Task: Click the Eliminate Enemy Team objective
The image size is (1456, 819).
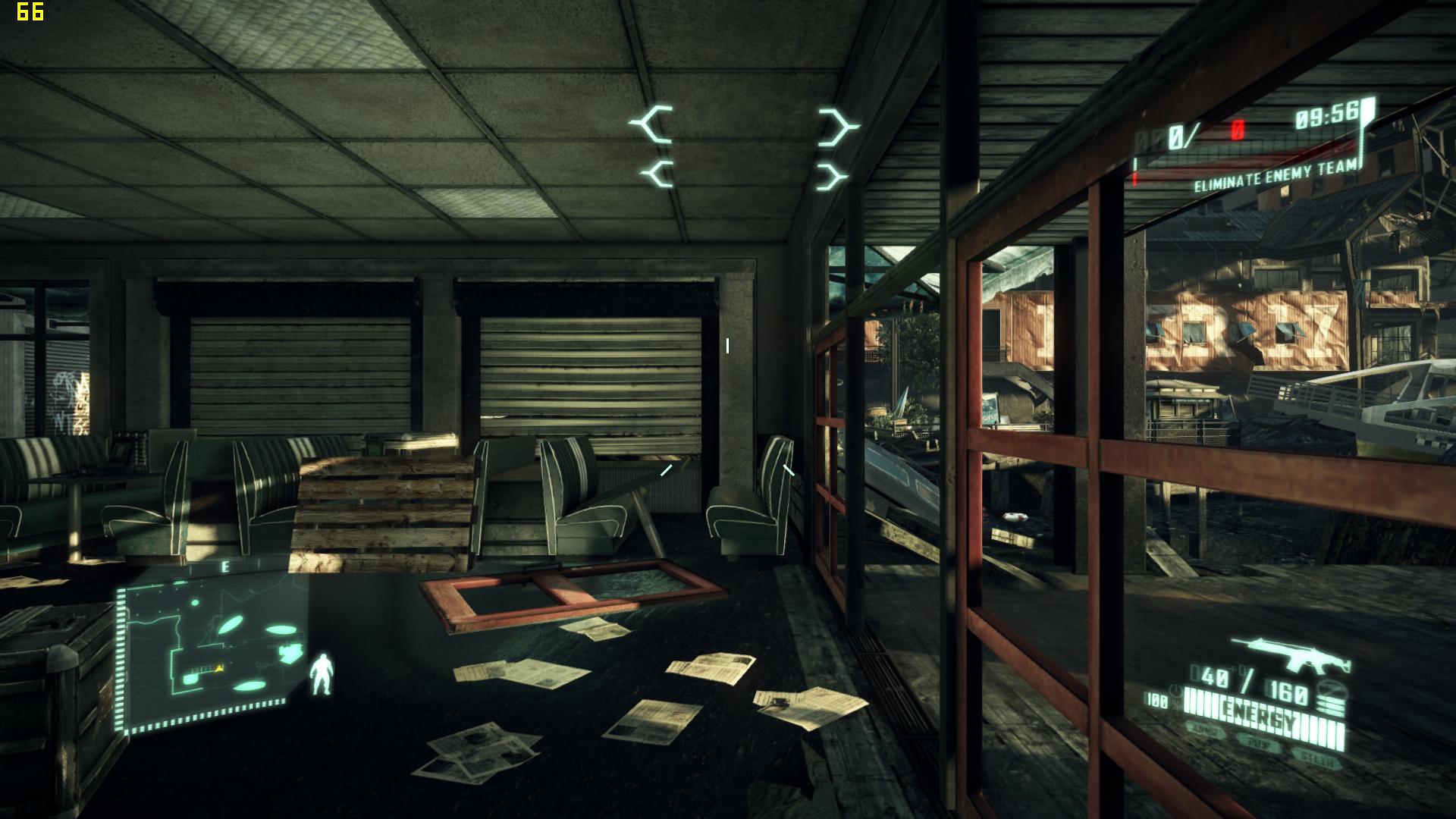Action: click(1276, 177)
